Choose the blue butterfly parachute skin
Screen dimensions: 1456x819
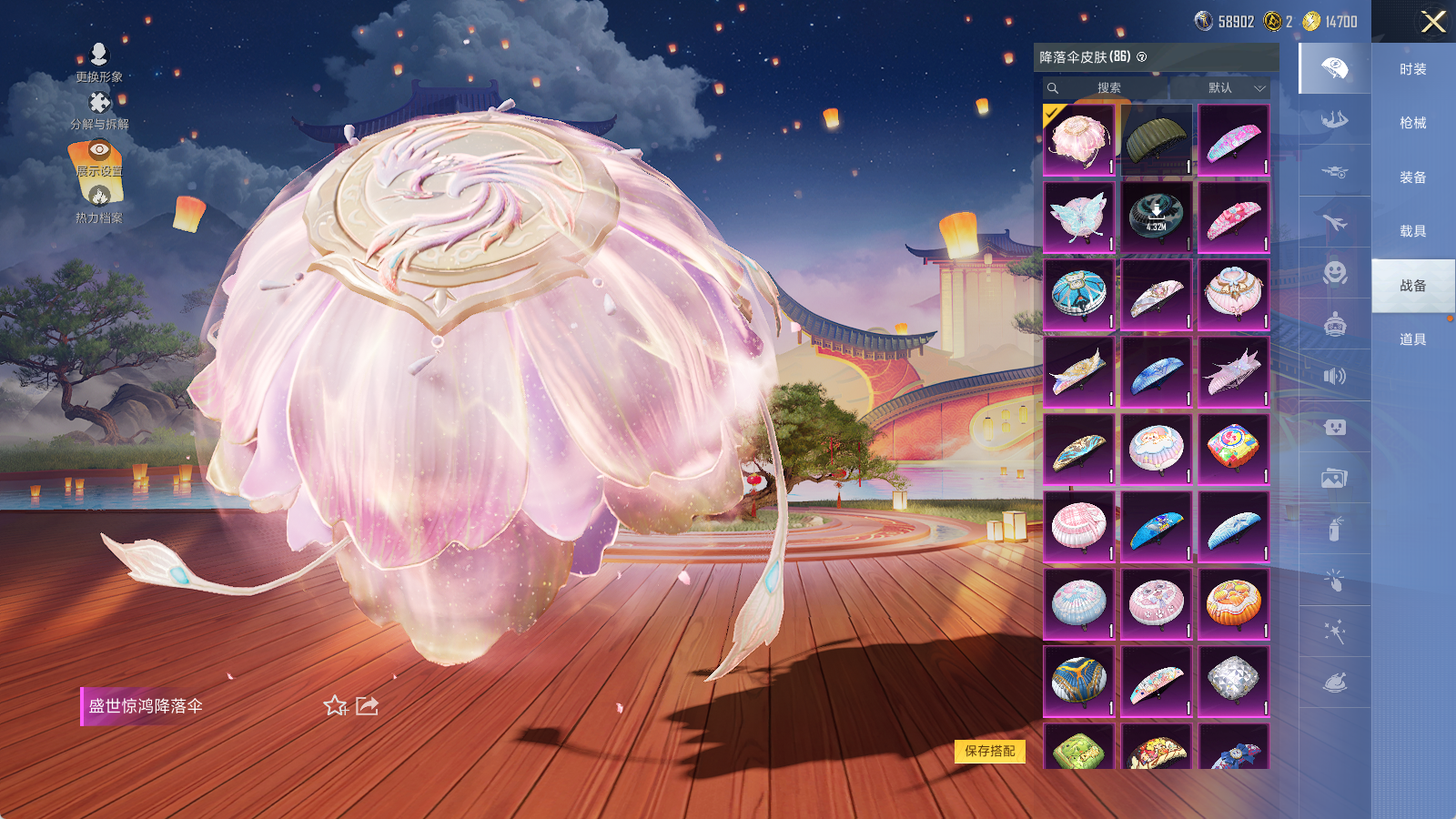coord(1078,217)
